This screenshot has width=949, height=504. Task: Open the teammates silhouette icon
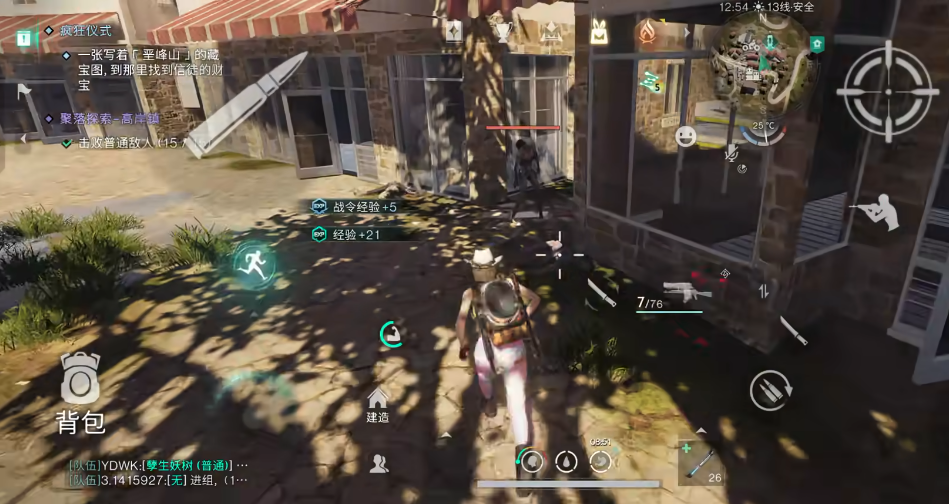[x=379, y=462]
